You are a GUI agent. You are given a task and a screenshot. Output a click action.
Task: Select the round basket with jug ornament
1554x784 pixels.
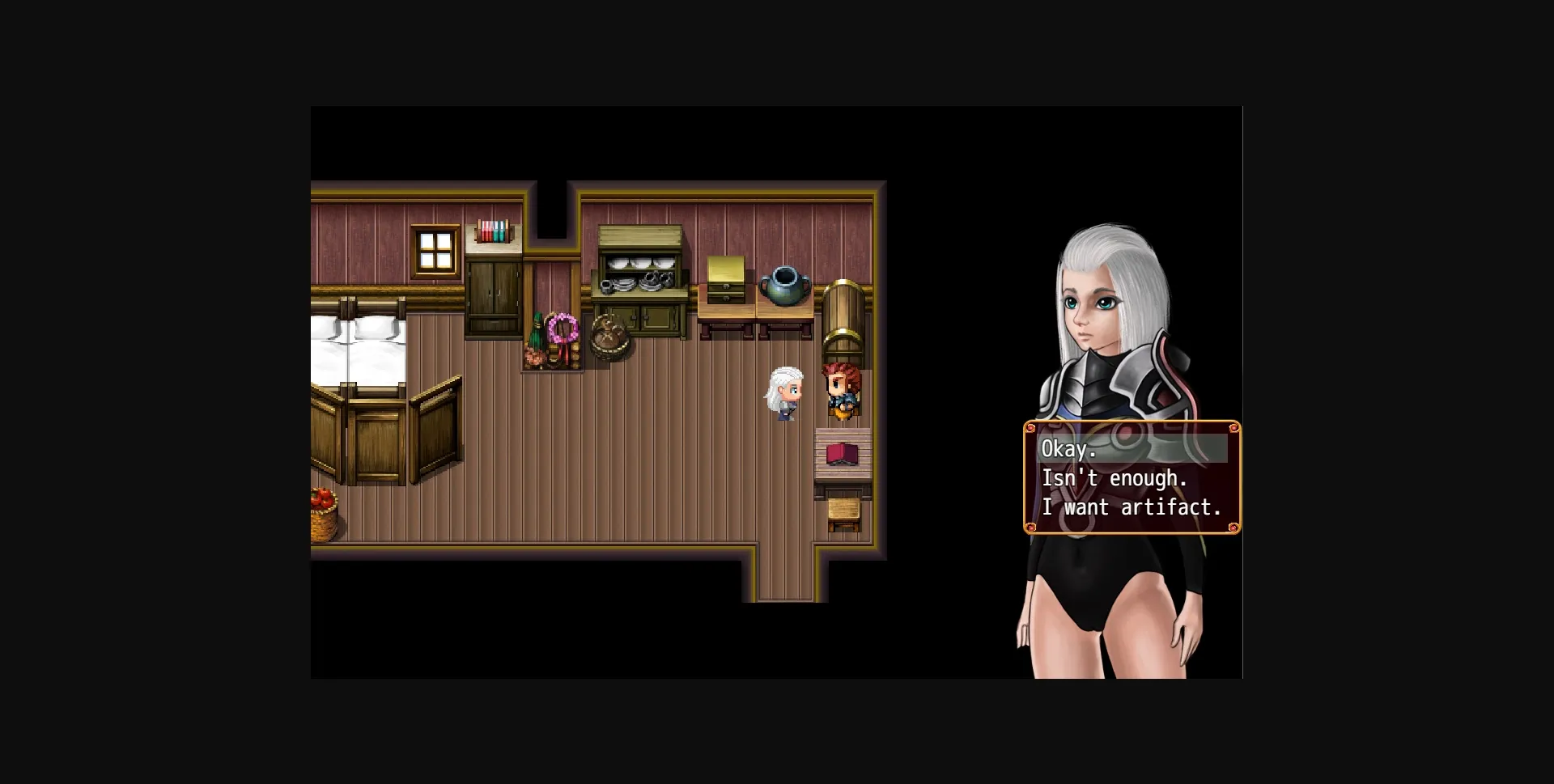(609, 338)
